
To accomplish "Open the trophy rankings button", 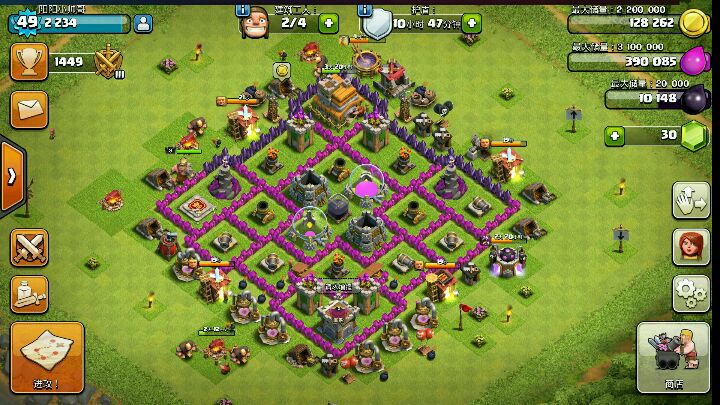I will pyautogui.click(x=29, y=62).
